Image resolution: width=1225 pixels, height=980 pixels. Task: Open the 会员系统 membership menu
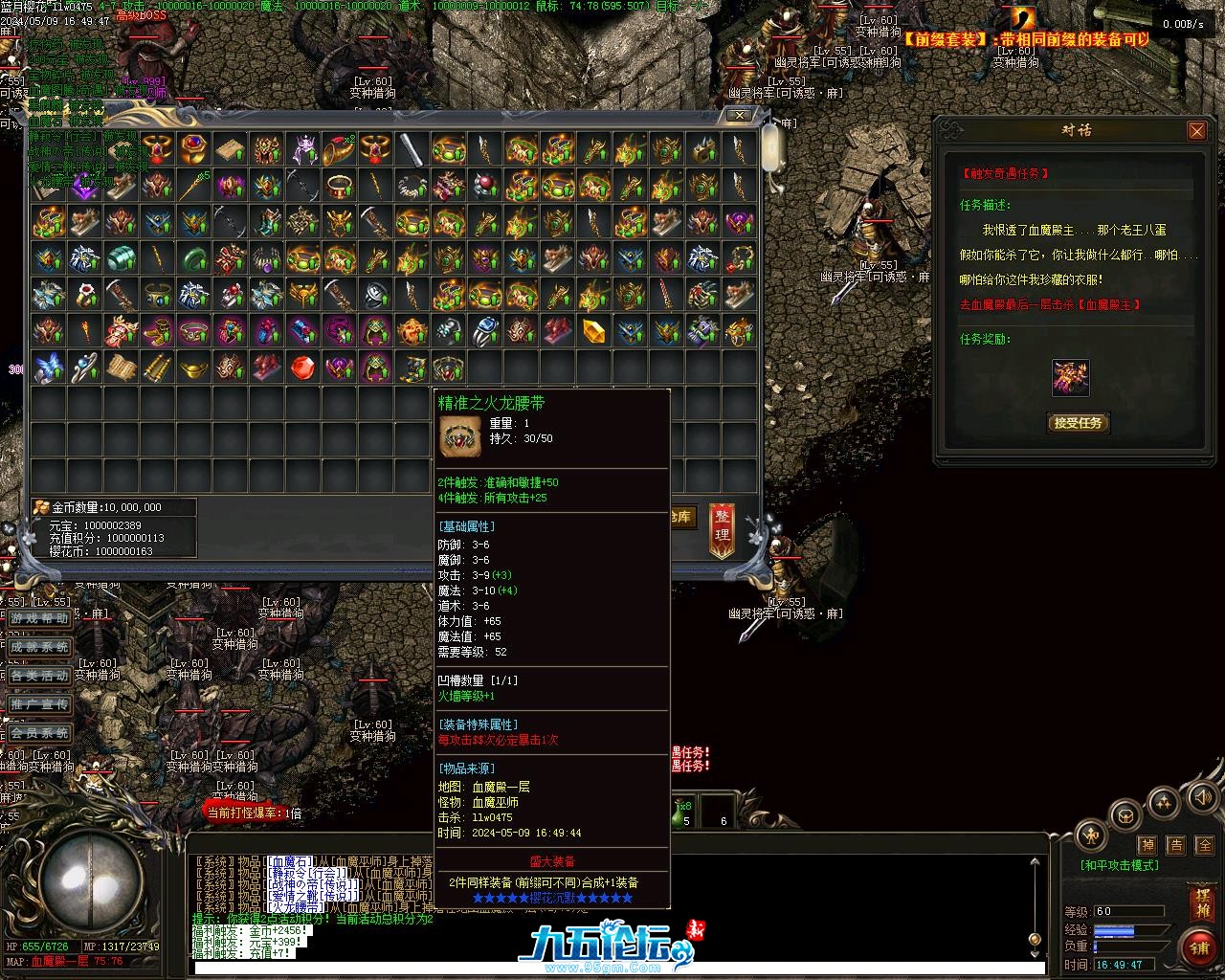[40, 733]
